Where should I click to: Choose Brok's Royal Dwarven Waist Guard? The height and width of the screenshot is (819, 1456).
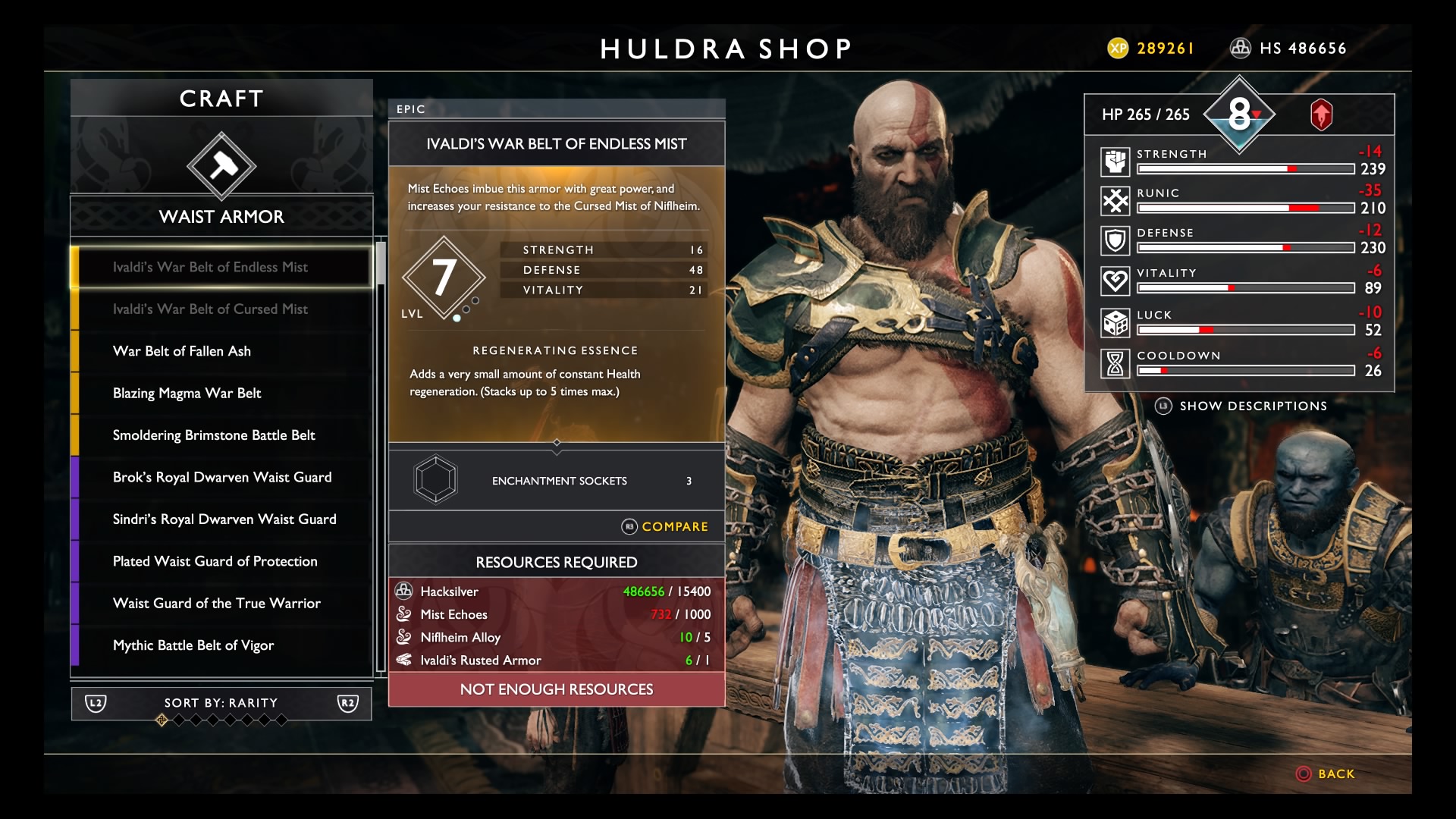pyautogui.click(x=221, y=477)
